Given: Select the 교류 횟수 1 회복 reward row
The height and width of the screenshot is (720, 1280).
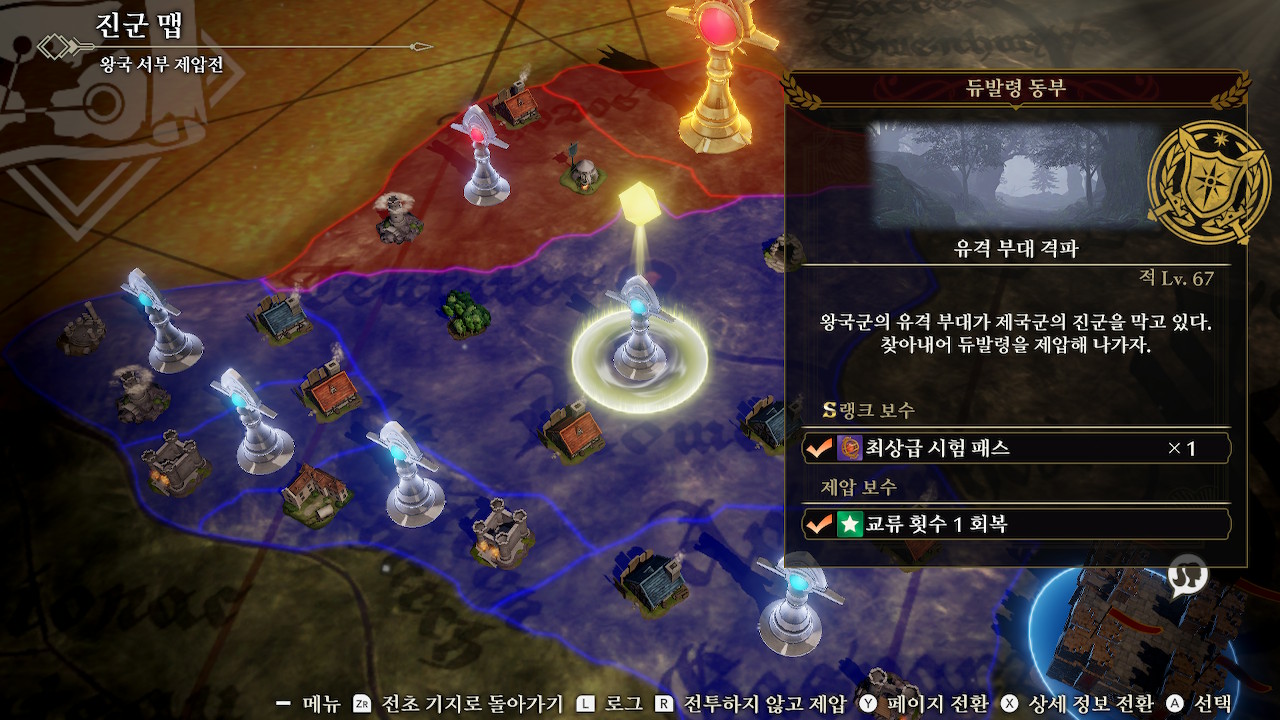Looking at the screenshot, I should 1016,524.
